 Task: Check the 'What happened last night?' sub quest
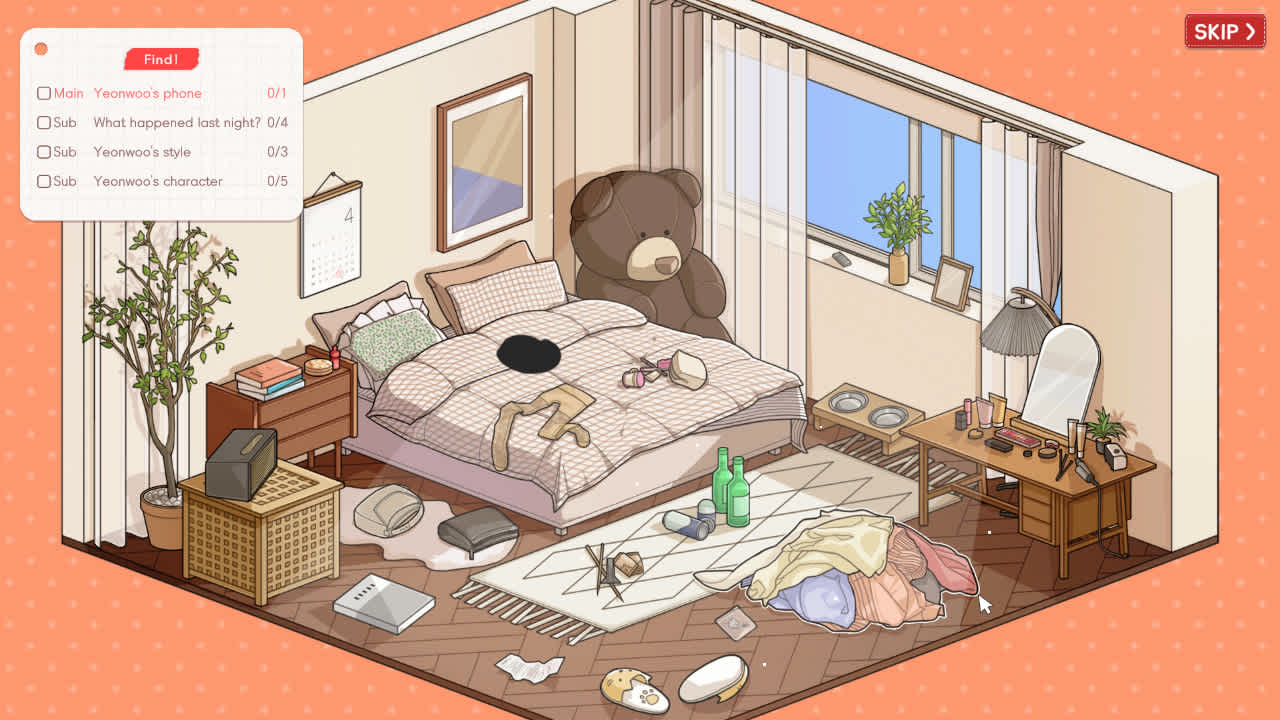tap(44, 122)
